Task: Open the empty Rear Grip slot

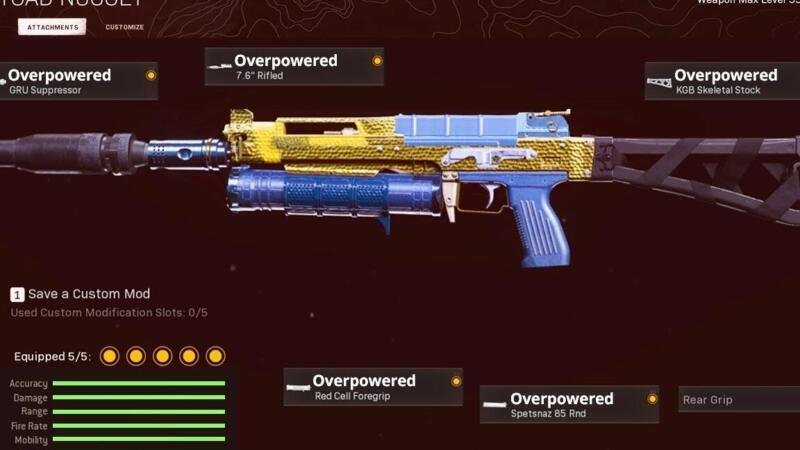Action: point(738,400)
